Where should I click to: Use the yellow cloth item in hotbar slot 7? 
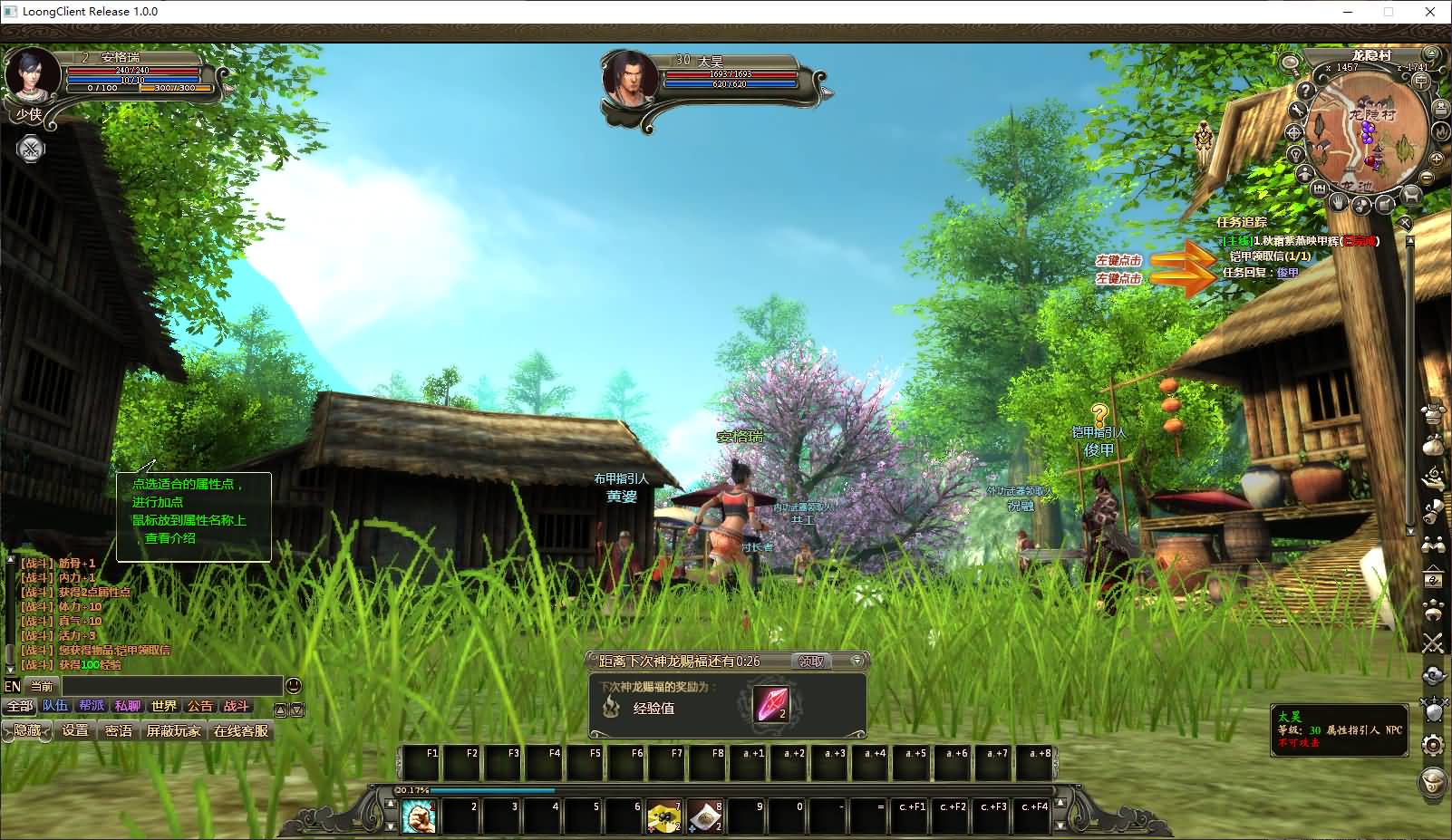(x=664, y=816)
